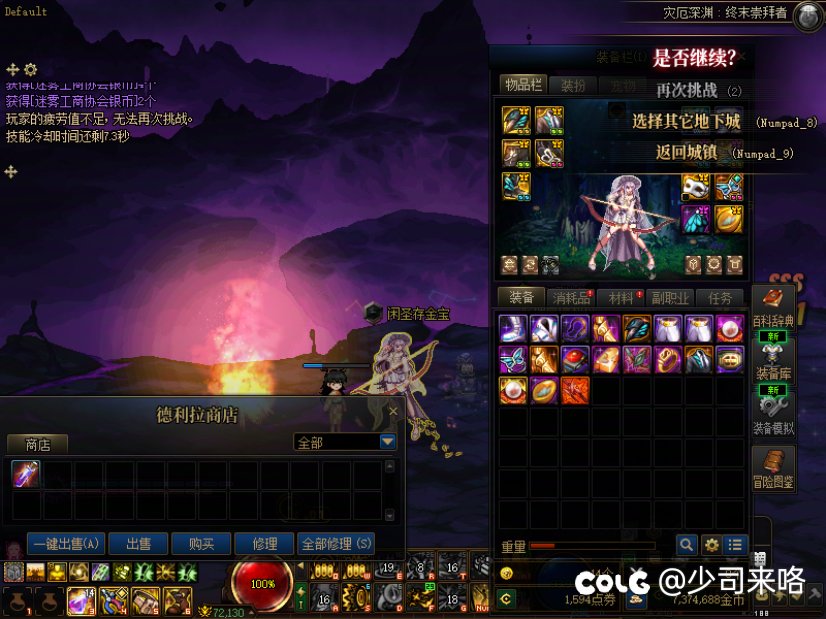Select the potion item in the shop
Image resolution: width=826 pixels, height=619 pixels.
[x=26, y=474]
